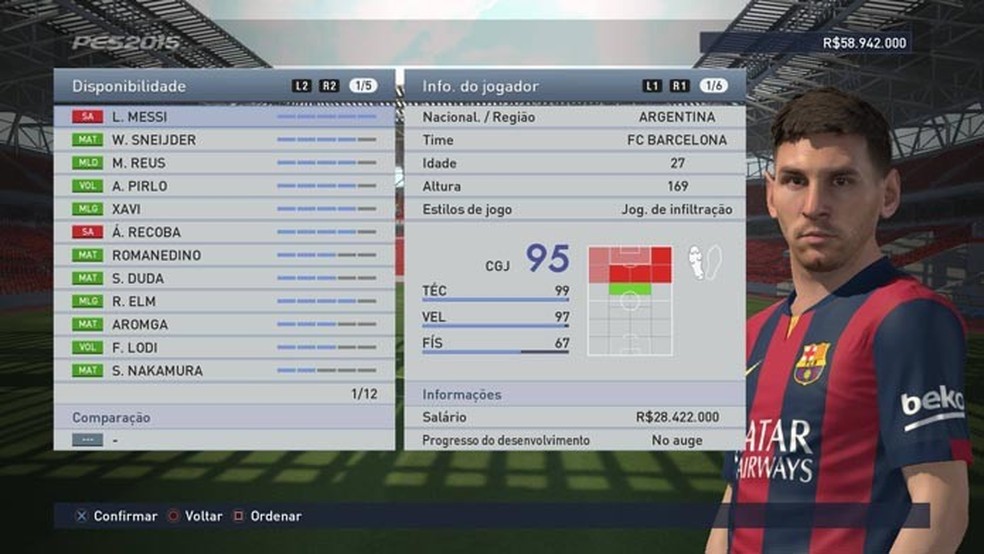The image size is (984, 554).
Task: Choose Aromga from the player list
Action: [x=224, y=324]
